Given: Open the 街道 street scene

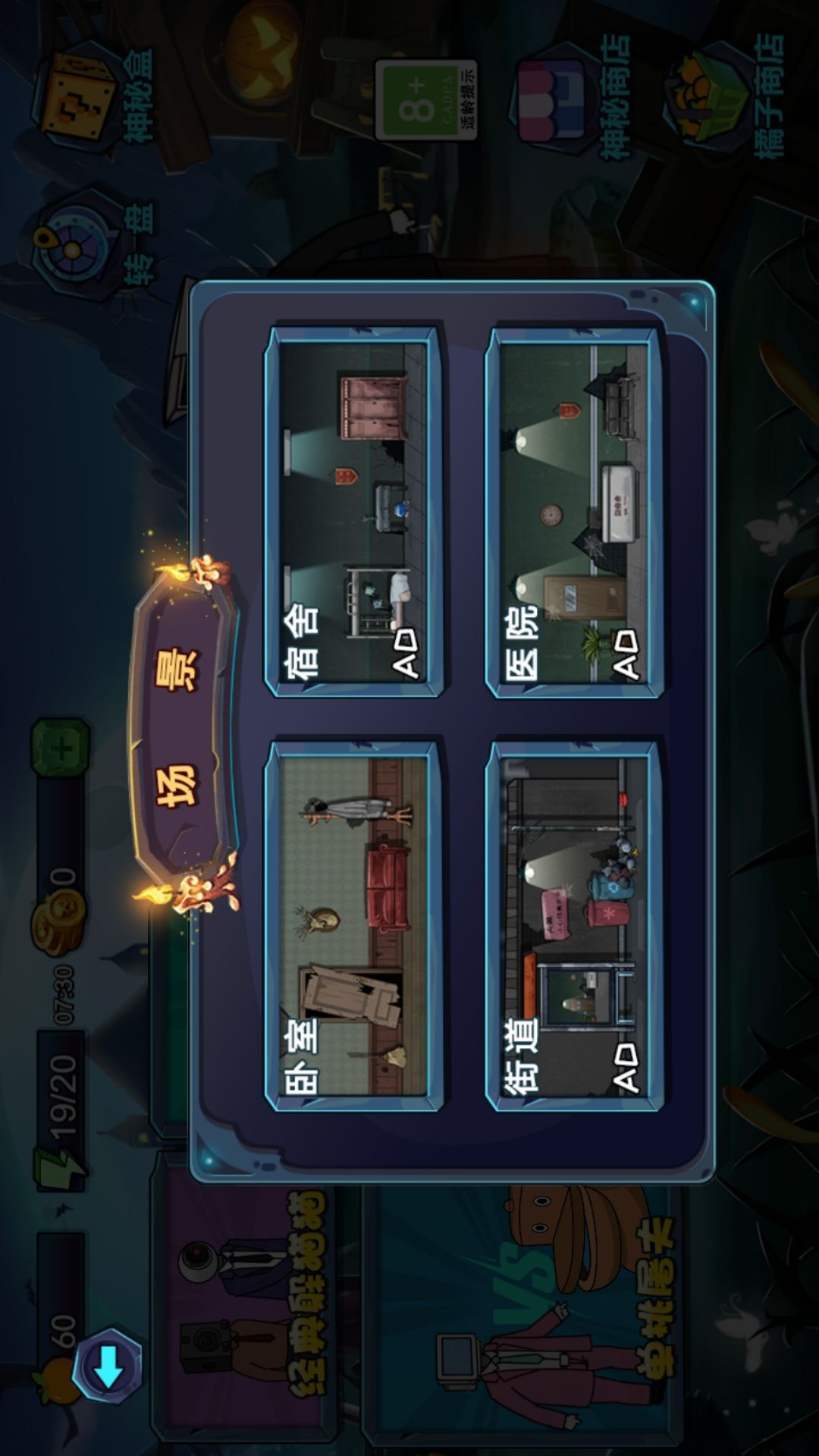Looking at the screenshot, I should coord(574,925).
